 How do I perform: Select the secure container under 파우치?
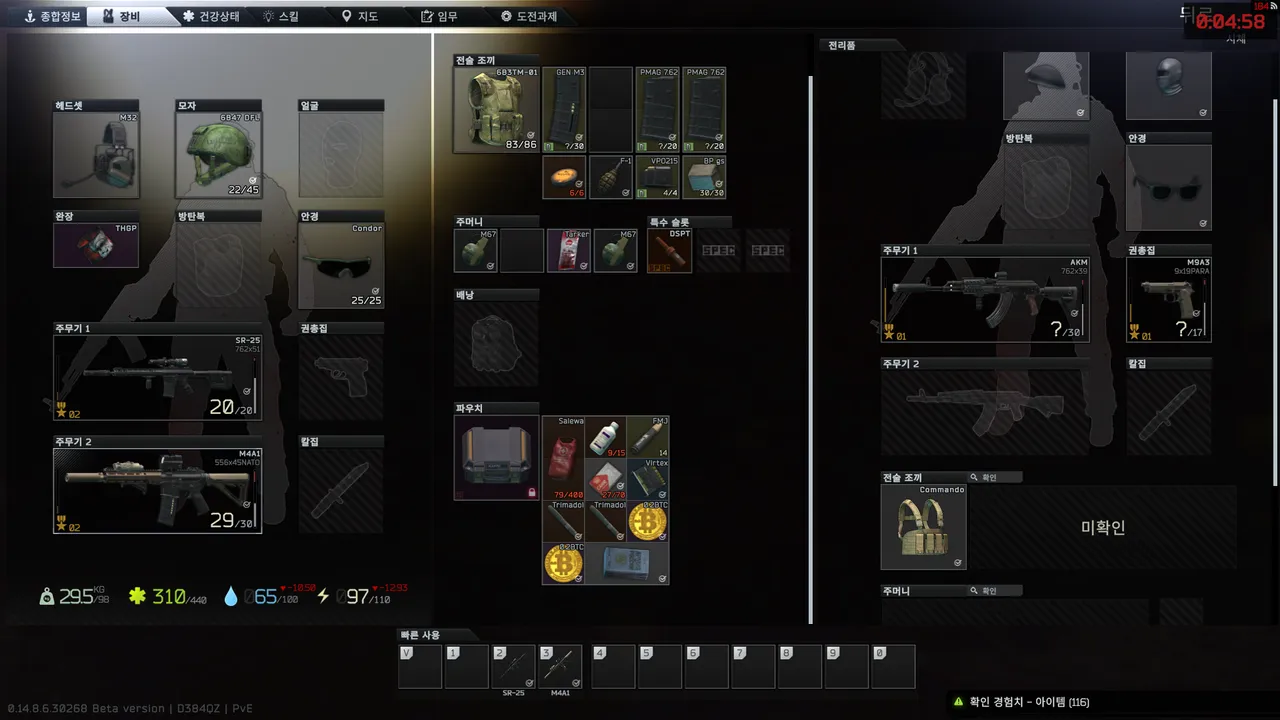496,458
